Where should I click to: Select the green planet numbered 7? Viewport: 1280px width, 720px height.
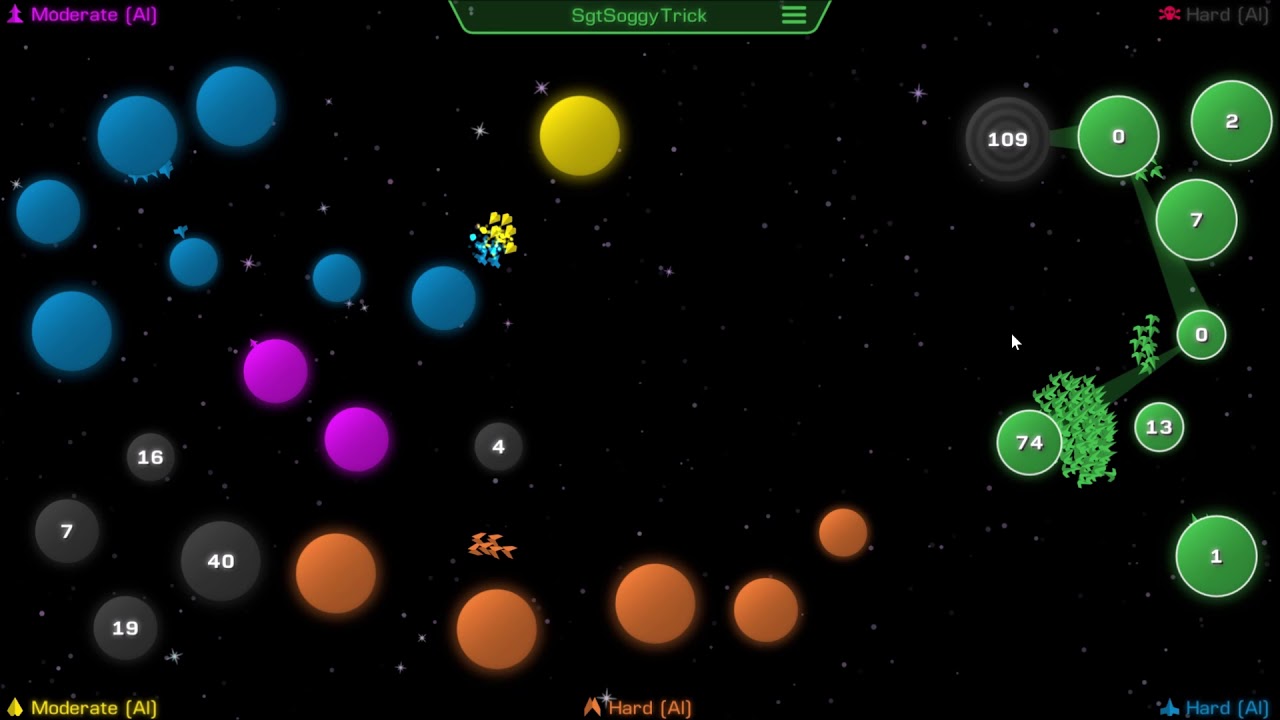tap(1196, 220)
